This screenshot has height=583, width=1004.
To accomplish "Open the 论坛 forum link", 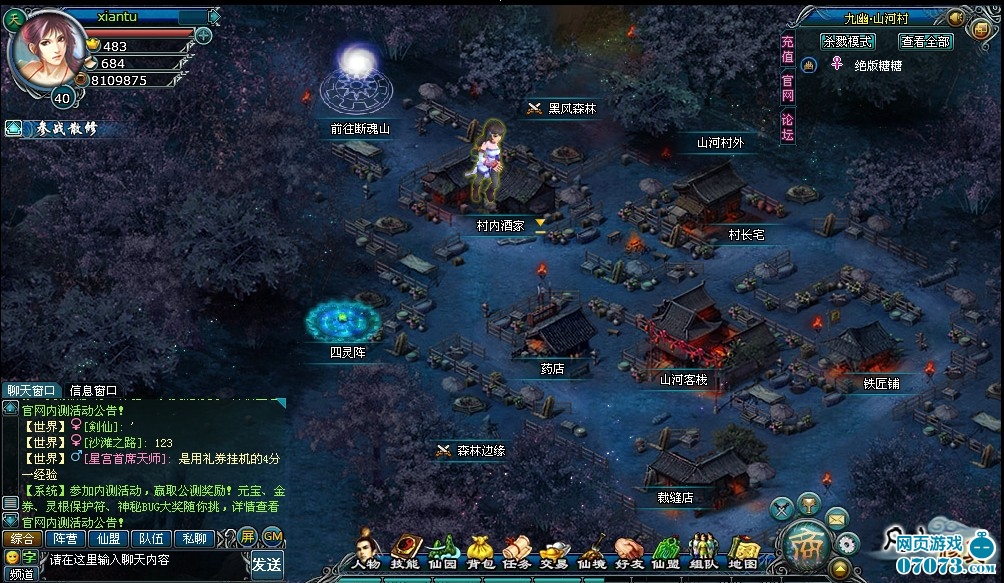I will point(788,126).
